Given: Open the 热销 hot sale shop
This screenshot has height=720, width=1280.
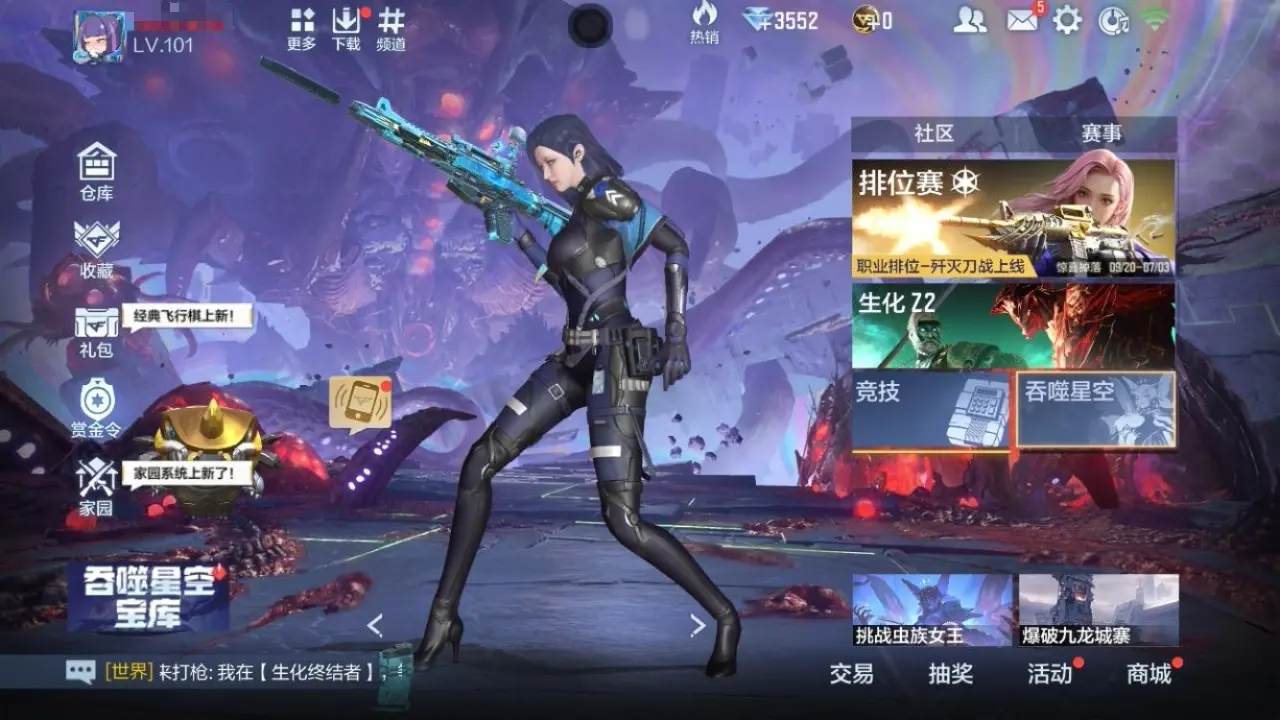Looking at the screenshot, I should tap(704, 22).
